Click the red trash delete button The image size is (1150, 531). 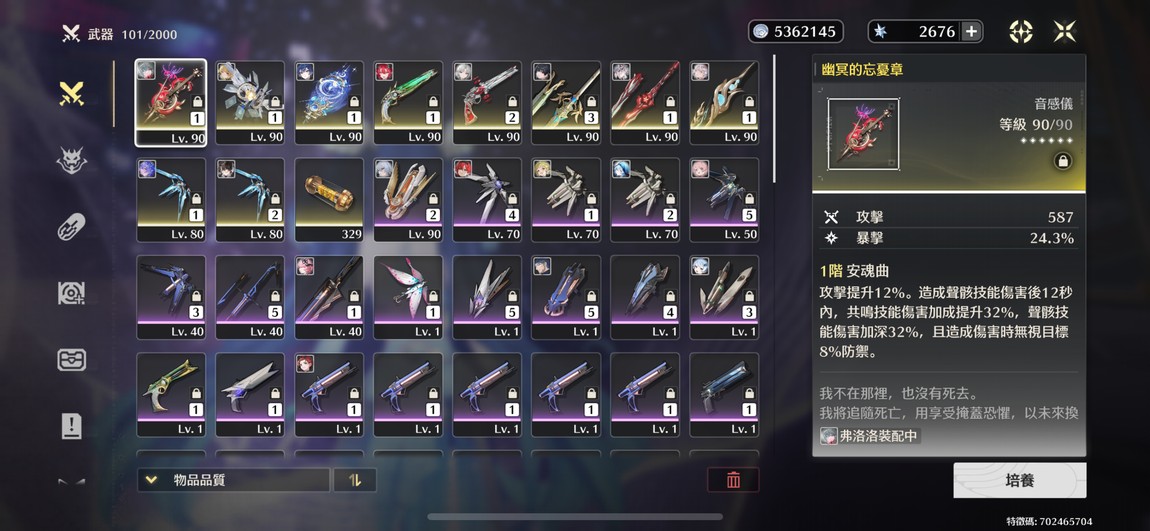(x=733, y=480)
